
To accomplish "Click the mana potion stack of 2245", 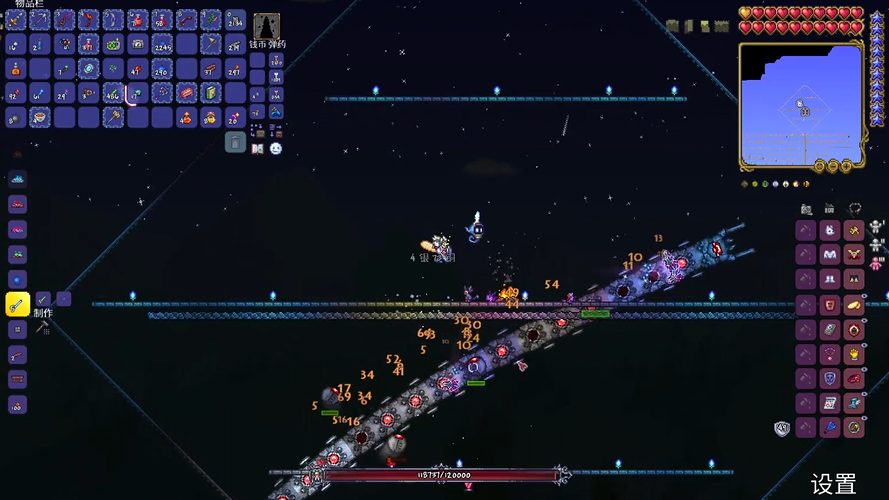I will [162, 44].
